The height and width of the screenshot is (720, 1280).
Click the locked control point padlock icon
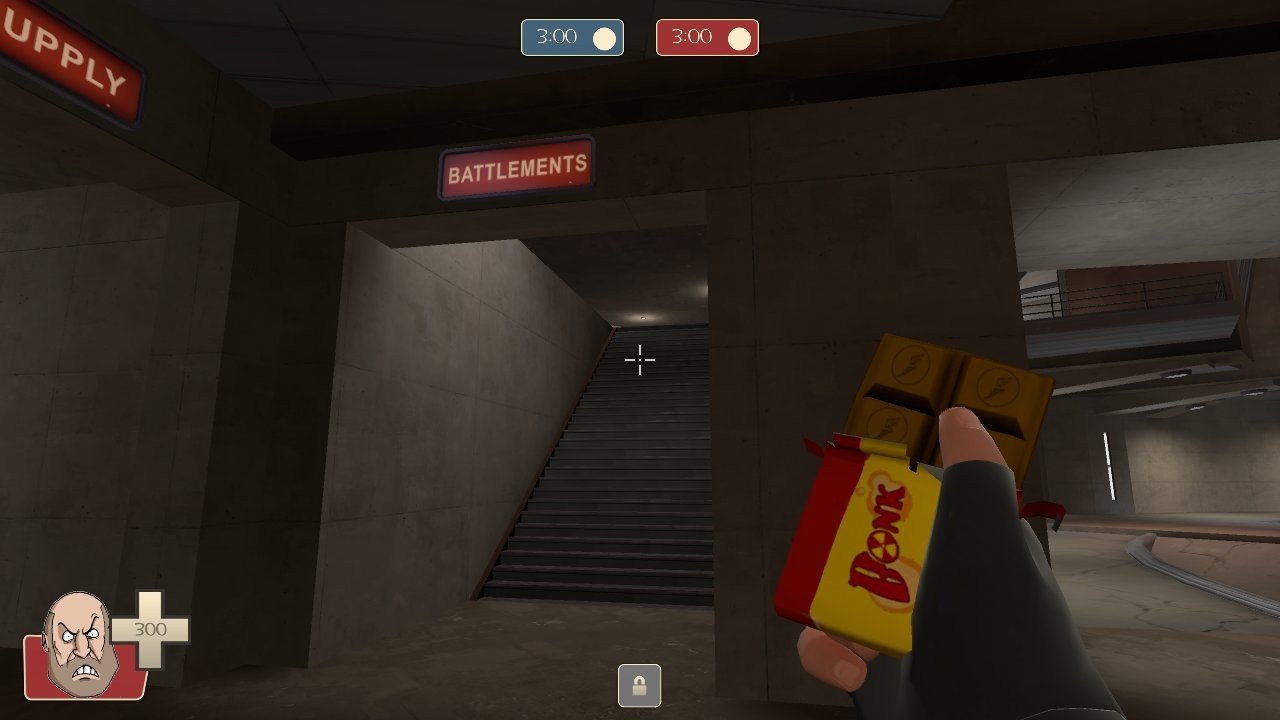click(639, 686)
